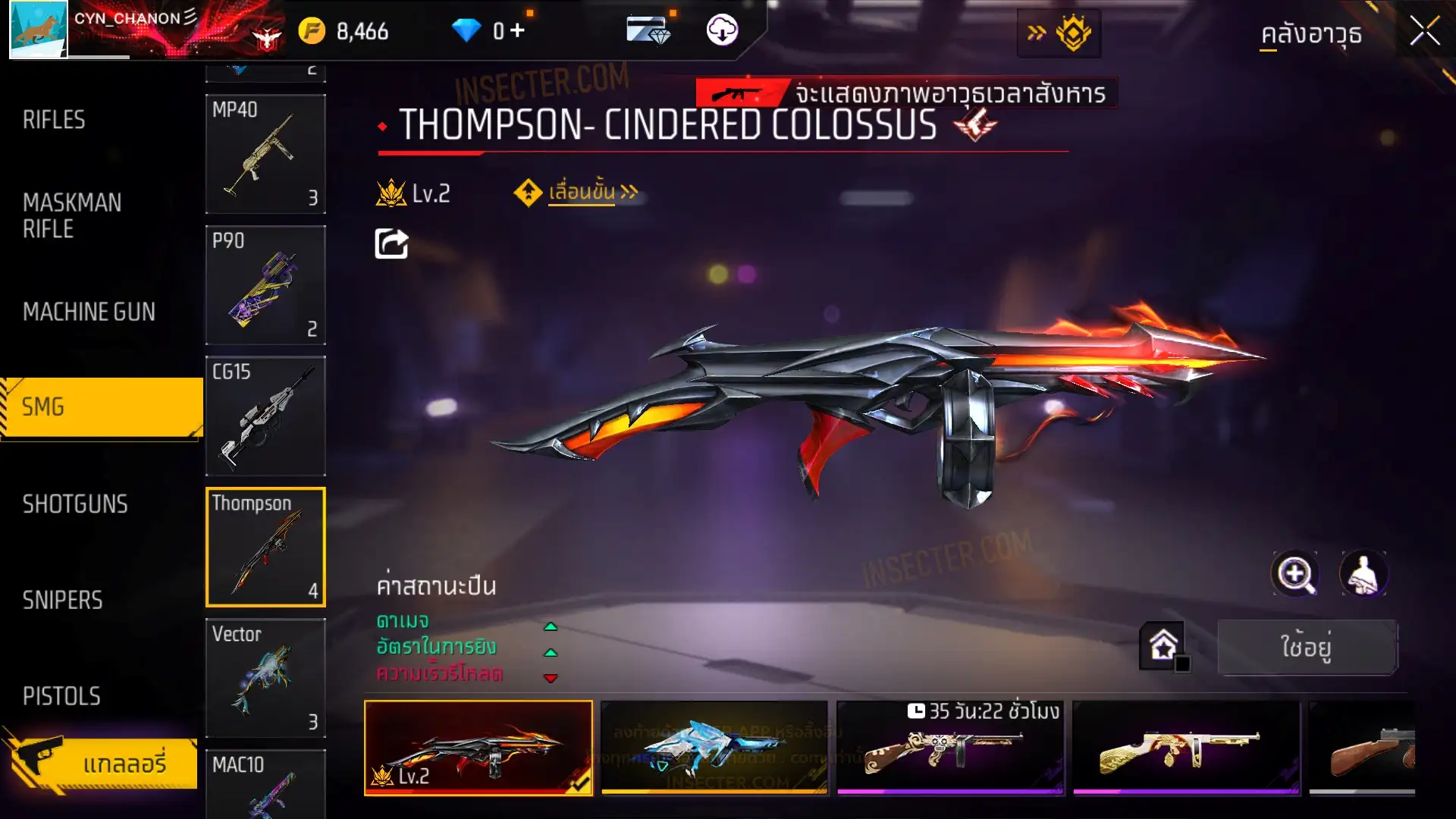Close the weapon armory screen
The width and height of the screenshot is (1456, 819).
tap(1424, 32)
